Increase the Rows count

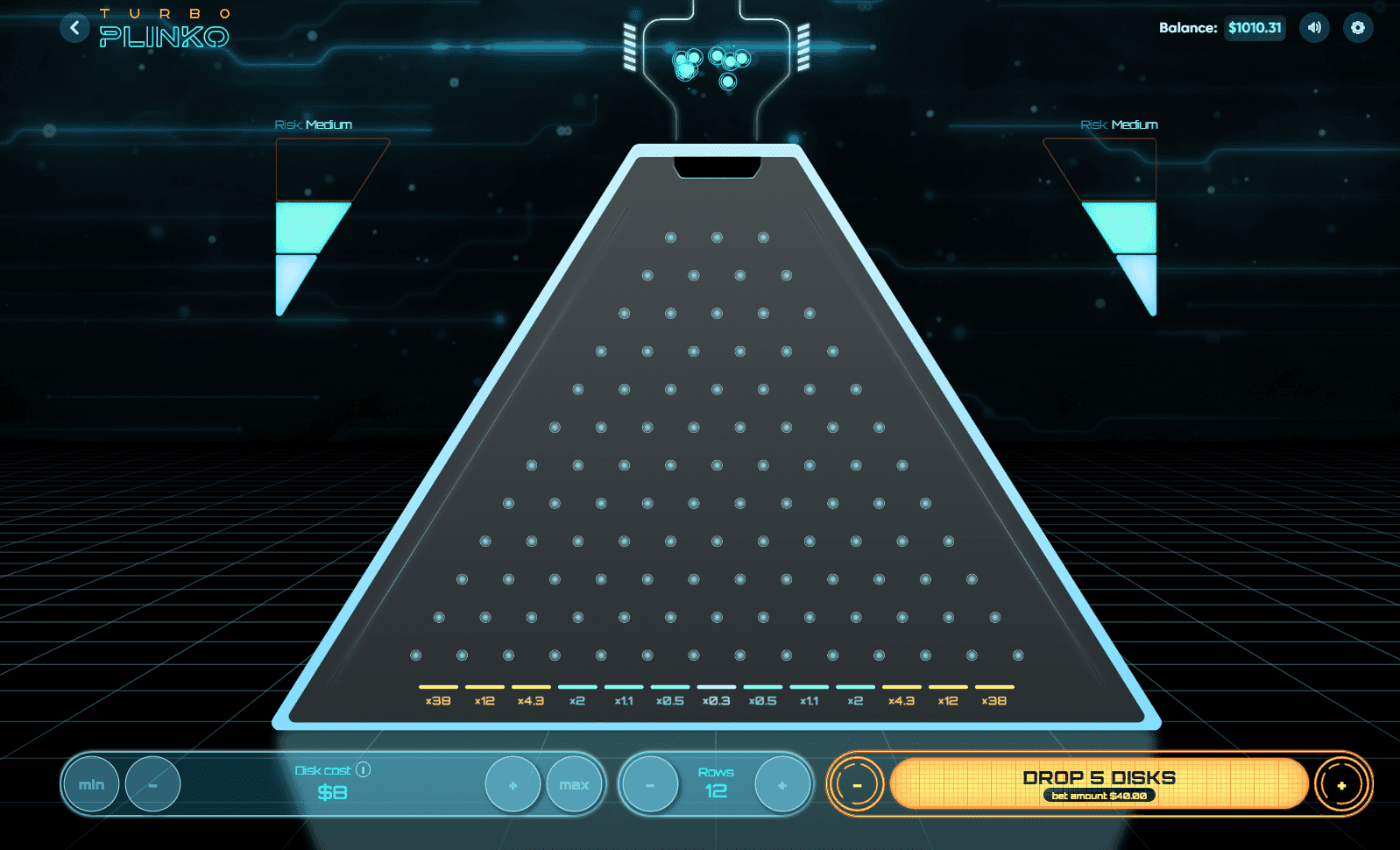[781, 784]
